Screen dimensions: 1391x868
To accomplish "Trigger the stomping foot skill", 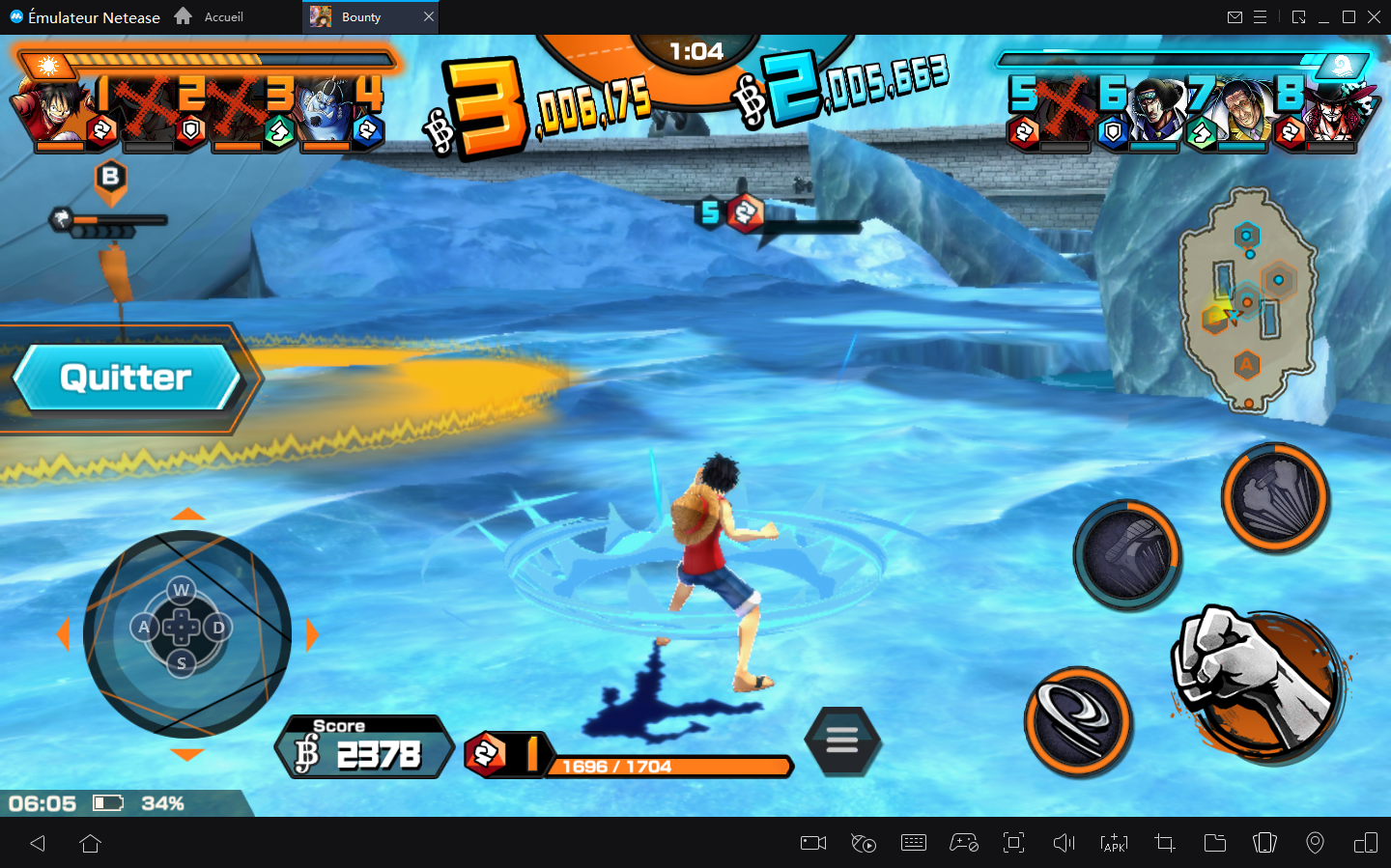I will tap(1127, 555).
